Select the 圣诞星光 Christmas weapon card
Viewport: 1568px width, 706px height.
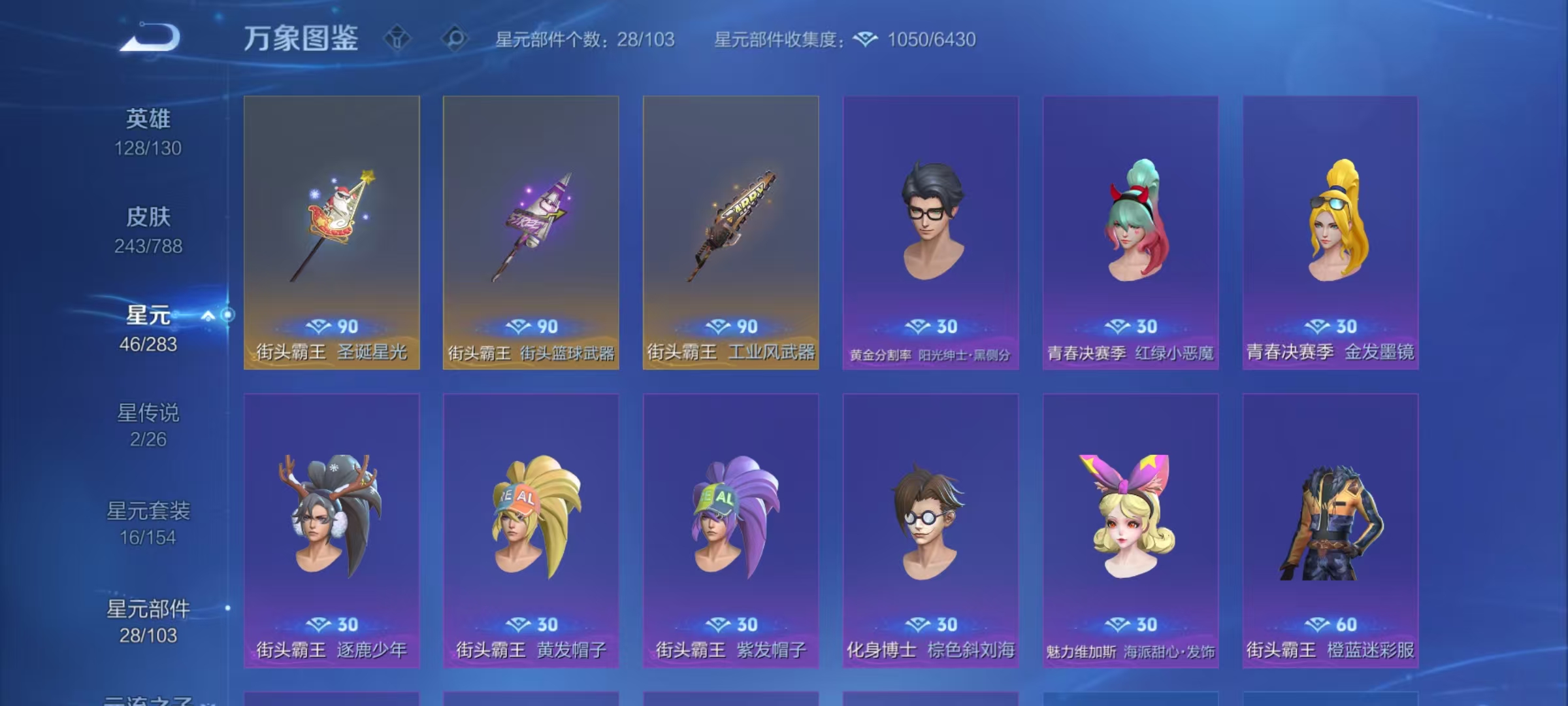[x=332, y=233]
